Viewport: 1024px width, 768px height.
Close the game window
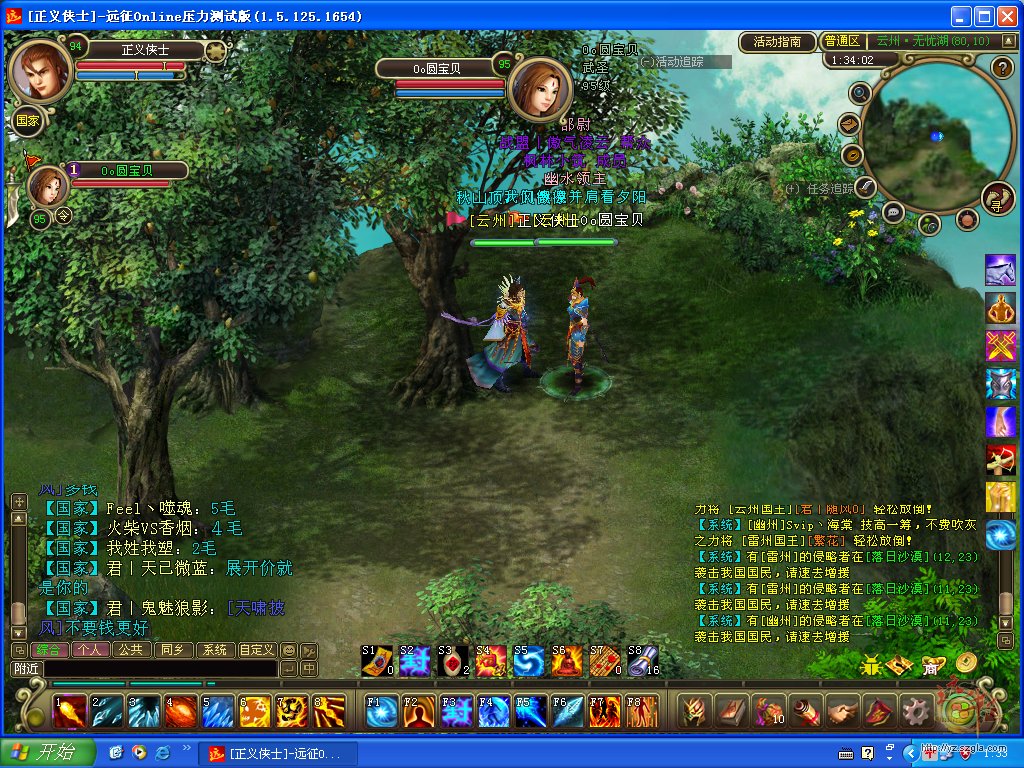click(x=1008, y=16)
